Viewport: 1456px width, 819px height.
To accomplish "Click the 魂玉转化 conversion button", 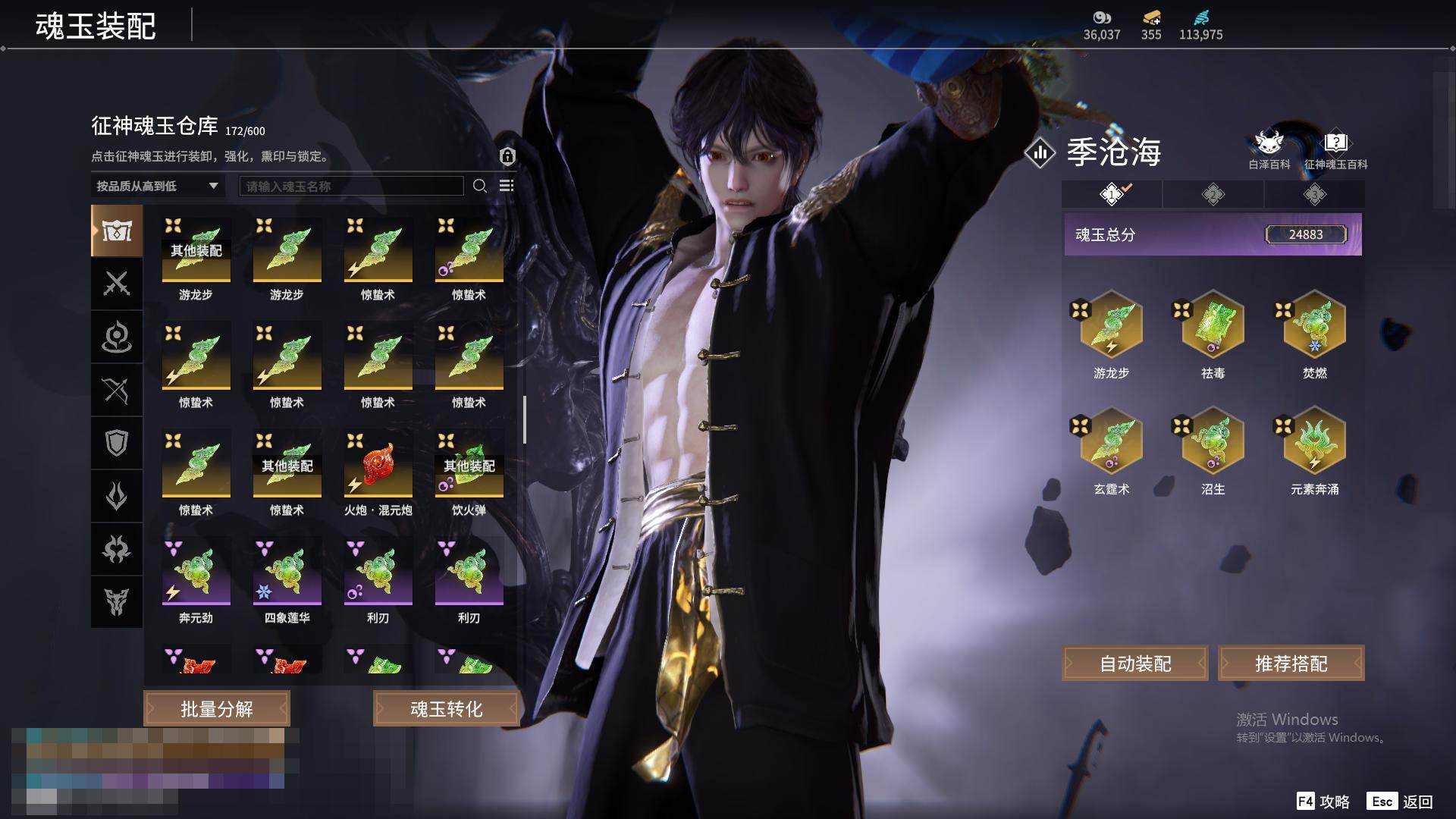I will [446, 709].
